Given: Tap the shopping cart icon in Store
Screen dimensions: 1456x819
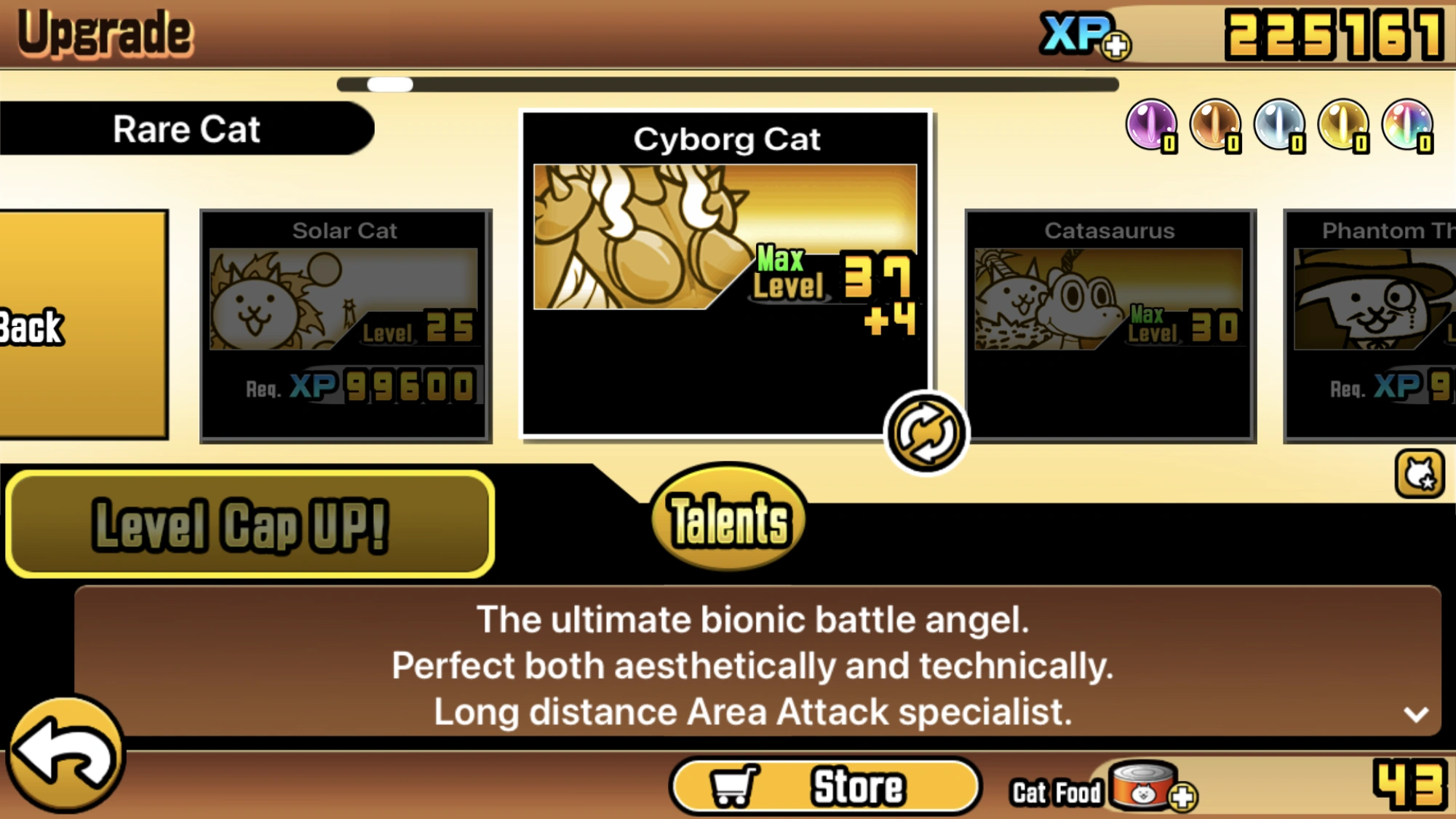Looking at the screenshot, I should (x=734, y=785).
